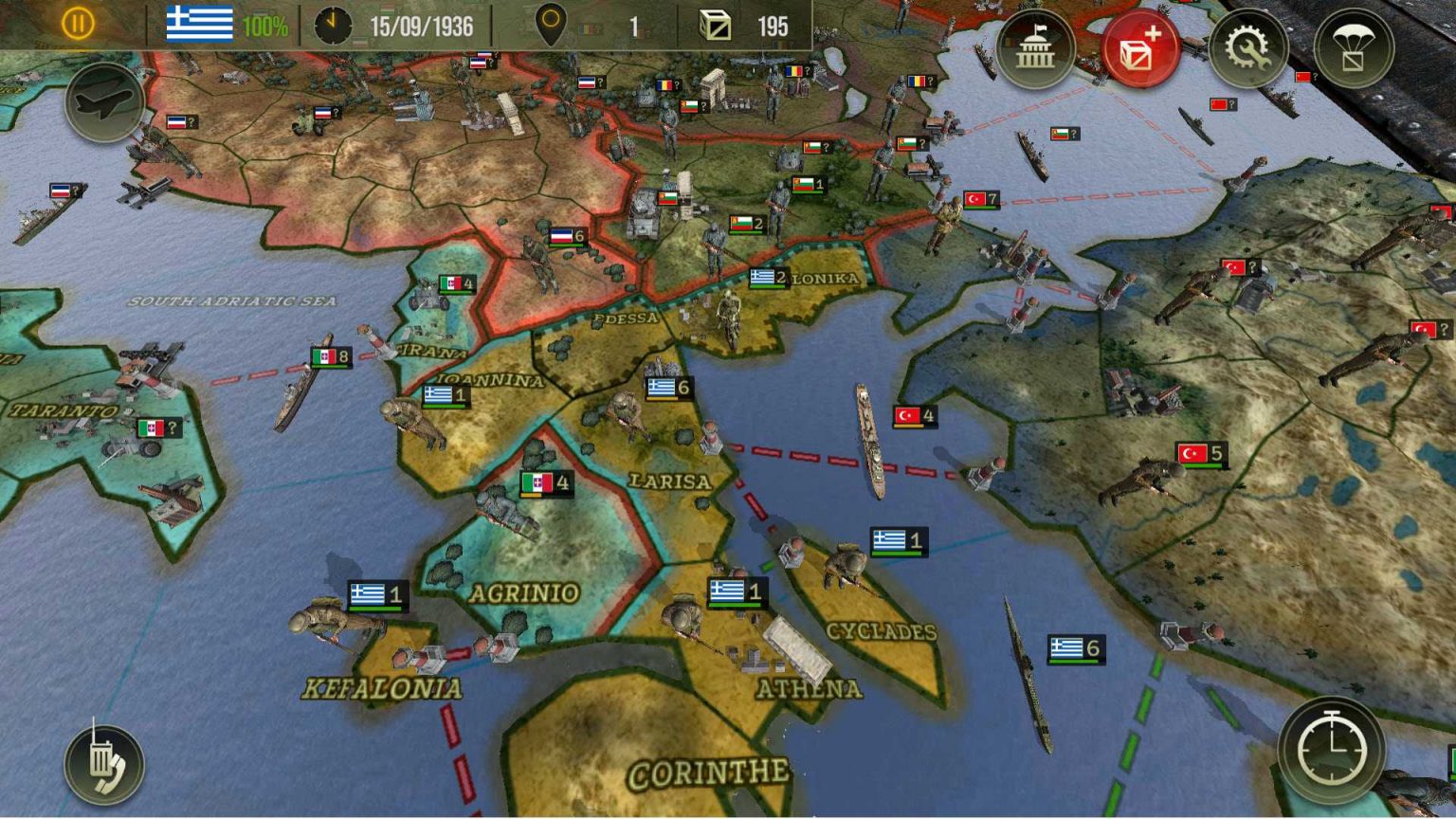Image resolution: width=1456 pixels, height=819 pixels.
Task: Click the clock beside the 15/09/1936 date
Action: point(333,24)
